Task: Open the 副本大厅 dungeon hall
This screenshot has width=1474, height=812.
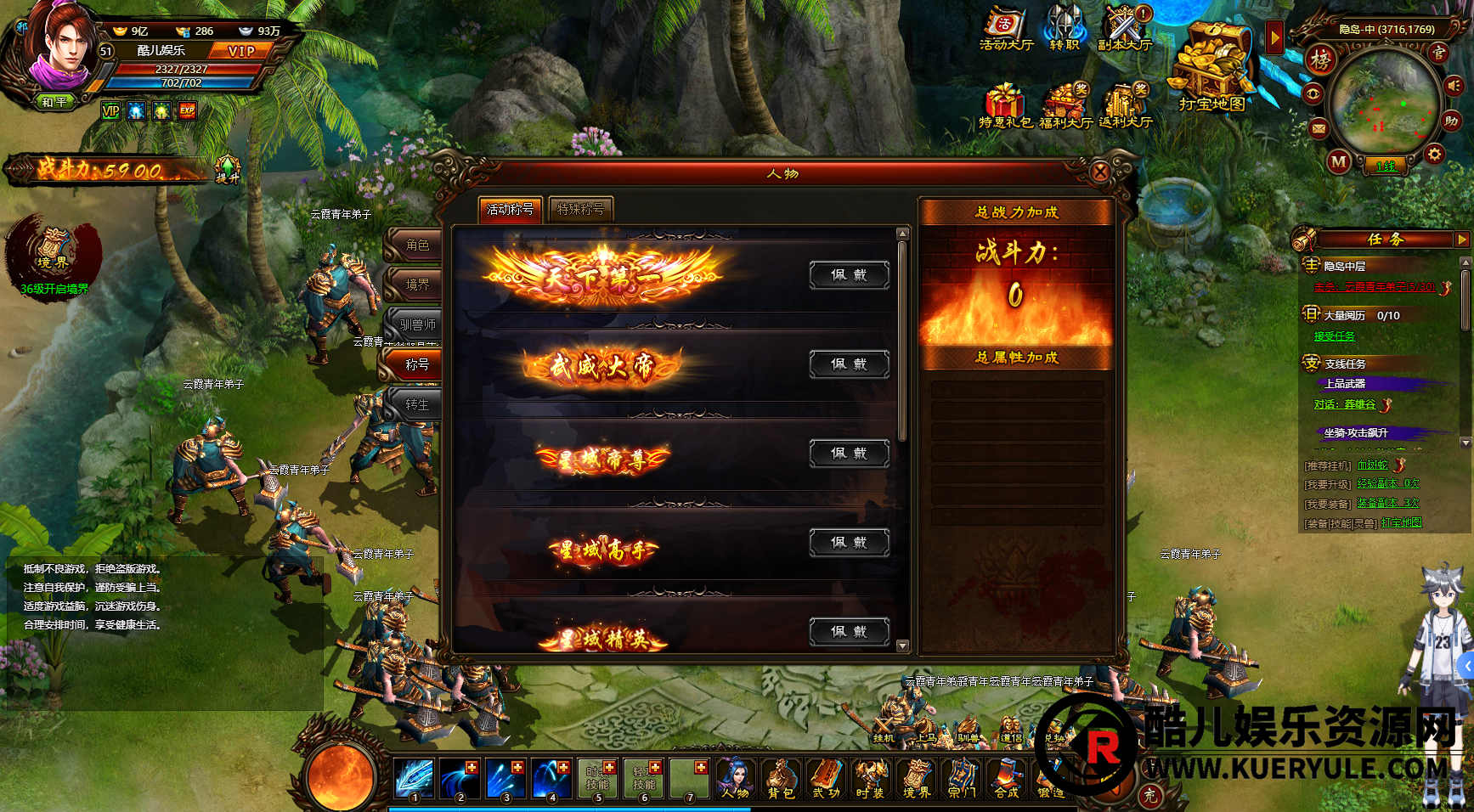Action: 1124,29
